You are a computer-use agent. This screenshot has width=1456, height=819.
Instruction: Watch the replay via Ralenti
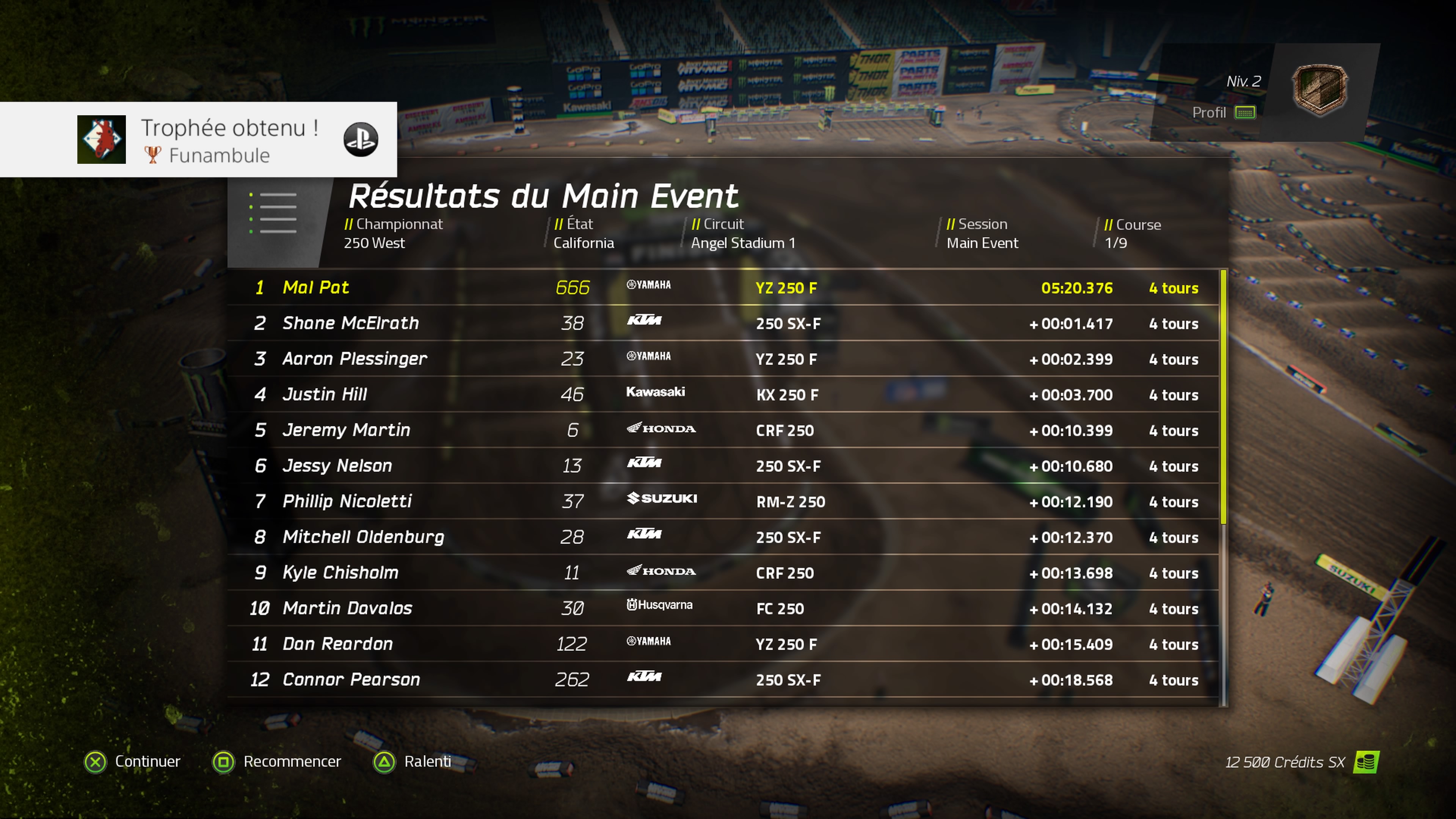[x=412, y=761]
